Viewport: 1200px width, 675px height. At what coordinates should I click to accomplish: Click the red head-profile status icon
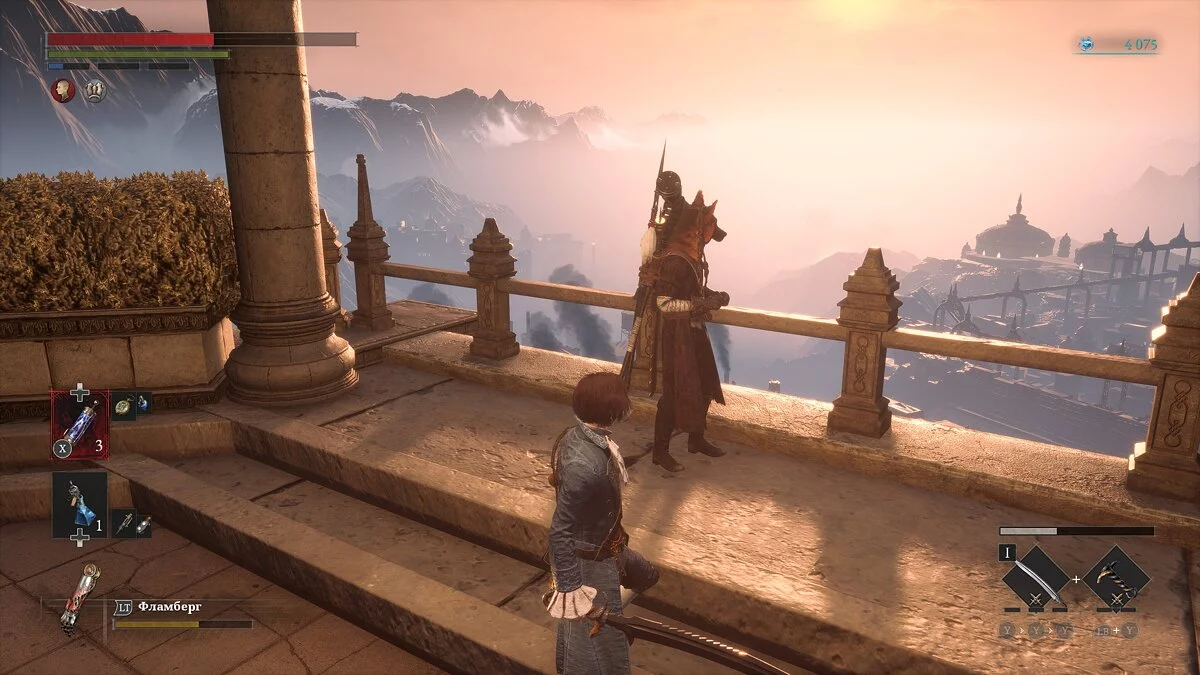click(x=64, y=91)
